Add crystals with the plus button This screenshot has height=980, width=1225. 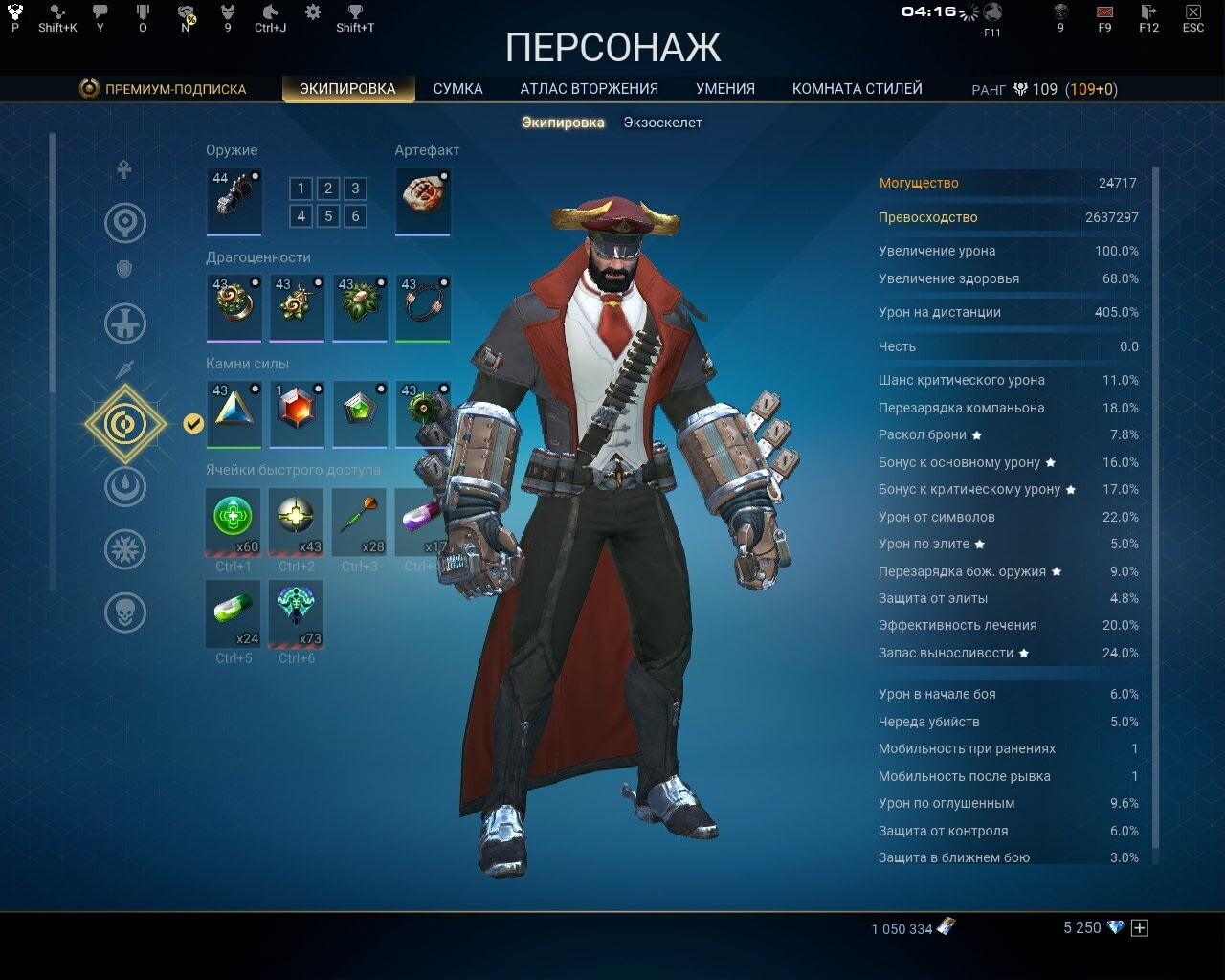point(1139,927)
